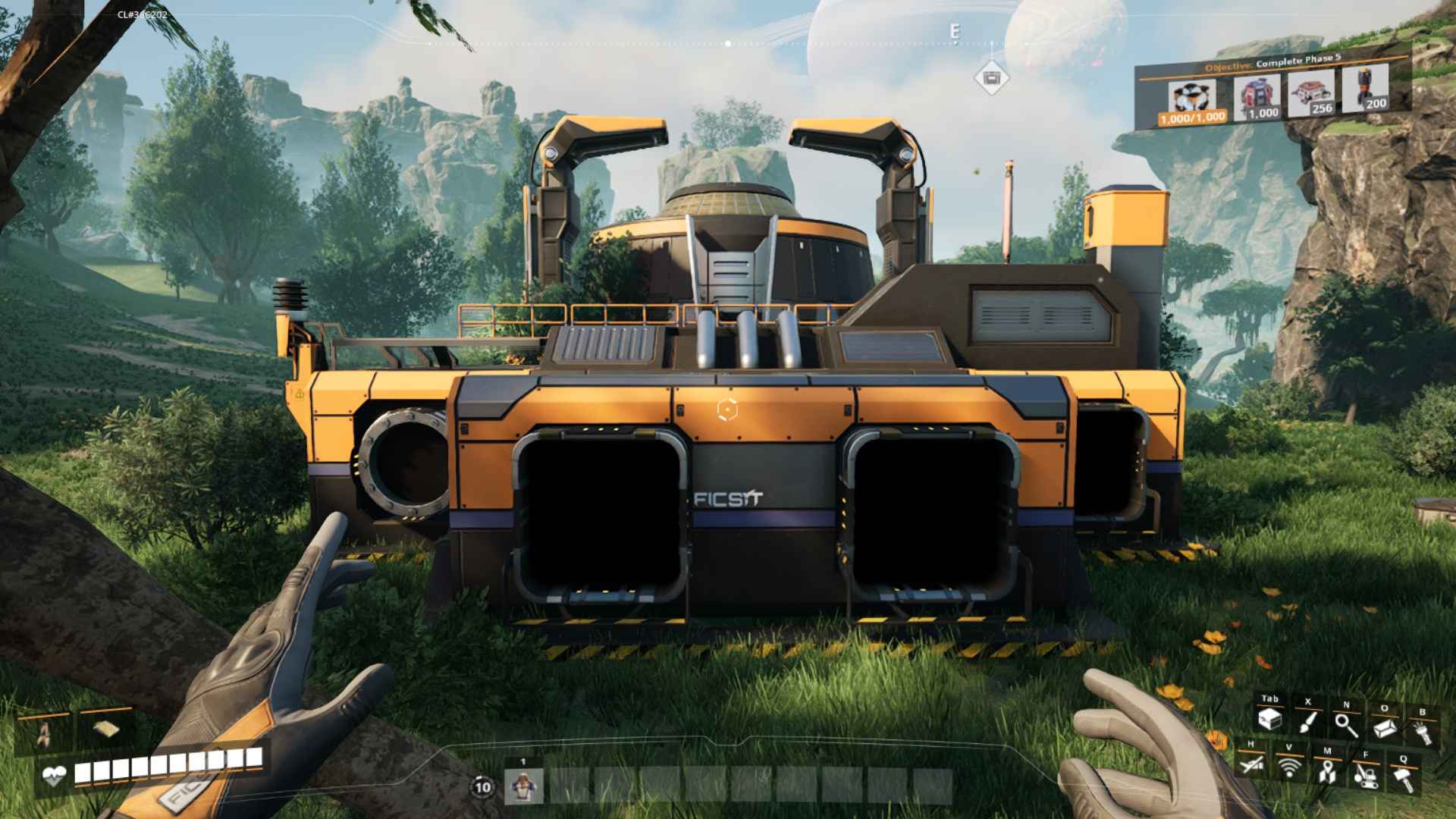
Task: Click the hotbar number 10 selector
Action: (x=482, y=787)
